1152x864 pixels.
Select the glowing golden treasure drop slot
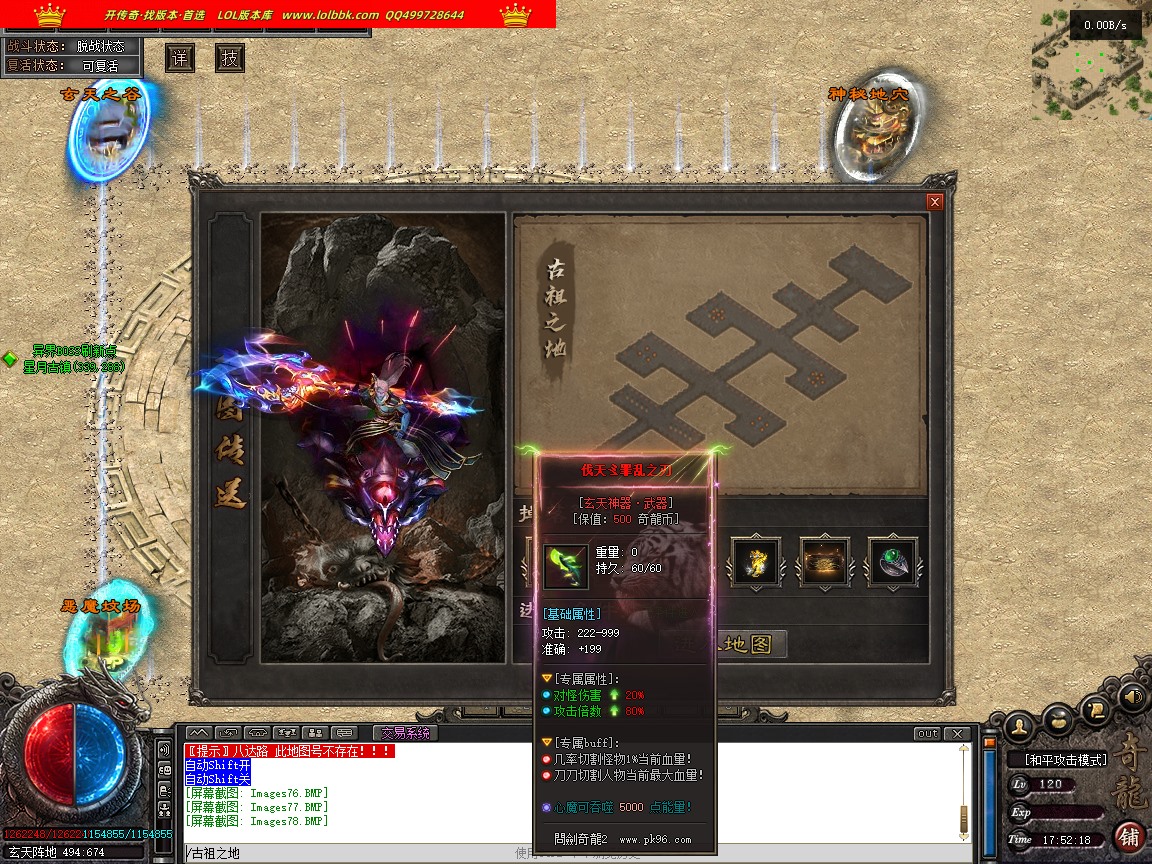pos(825,563)
